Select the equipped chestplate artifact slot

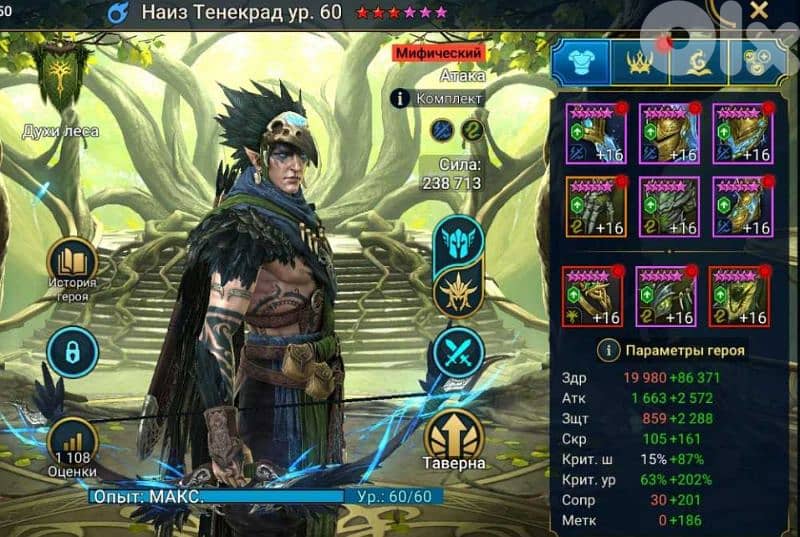pos(669,206)
